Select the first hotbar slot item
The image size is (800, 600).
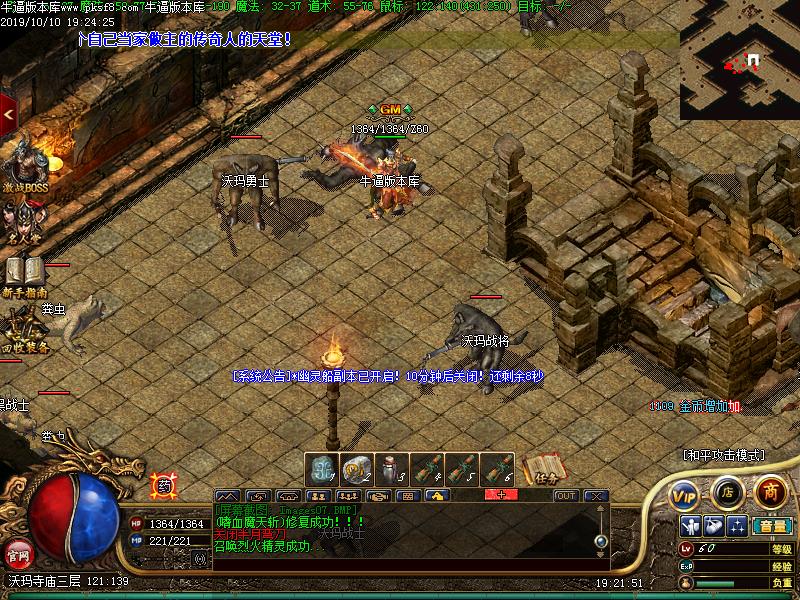pos(321,469)
